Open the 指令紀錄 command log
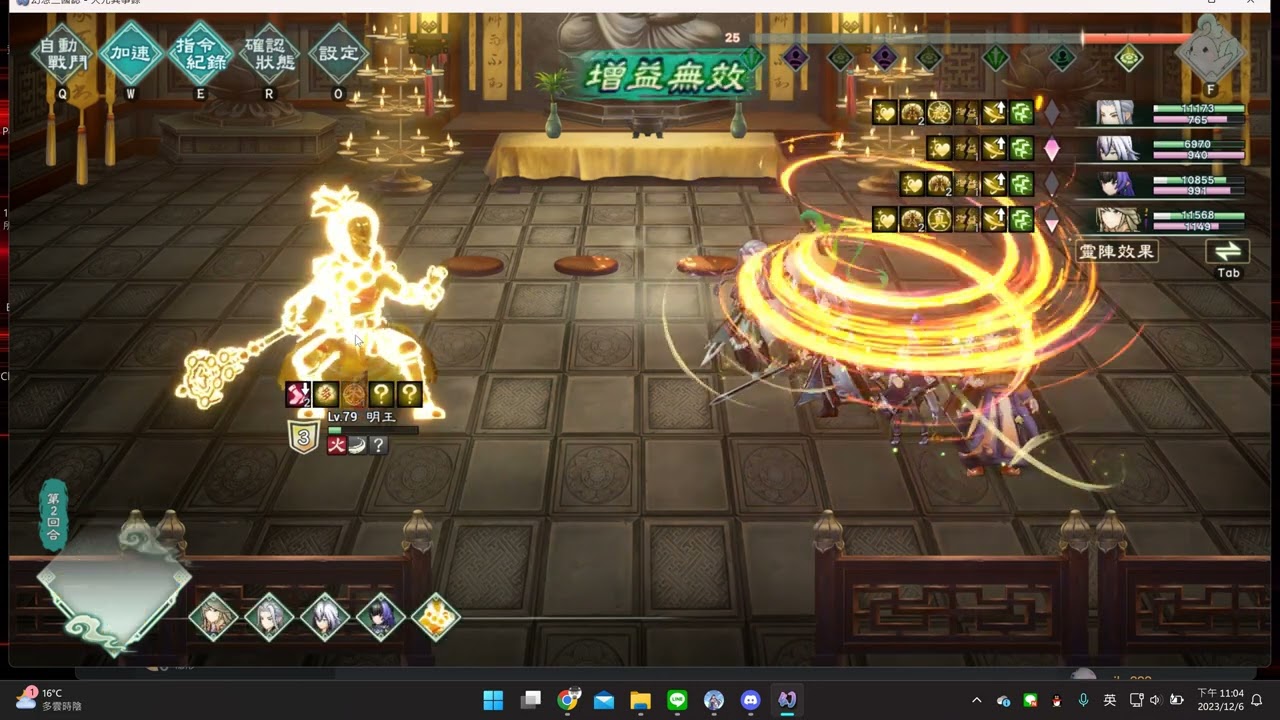 tap(200, 52)
